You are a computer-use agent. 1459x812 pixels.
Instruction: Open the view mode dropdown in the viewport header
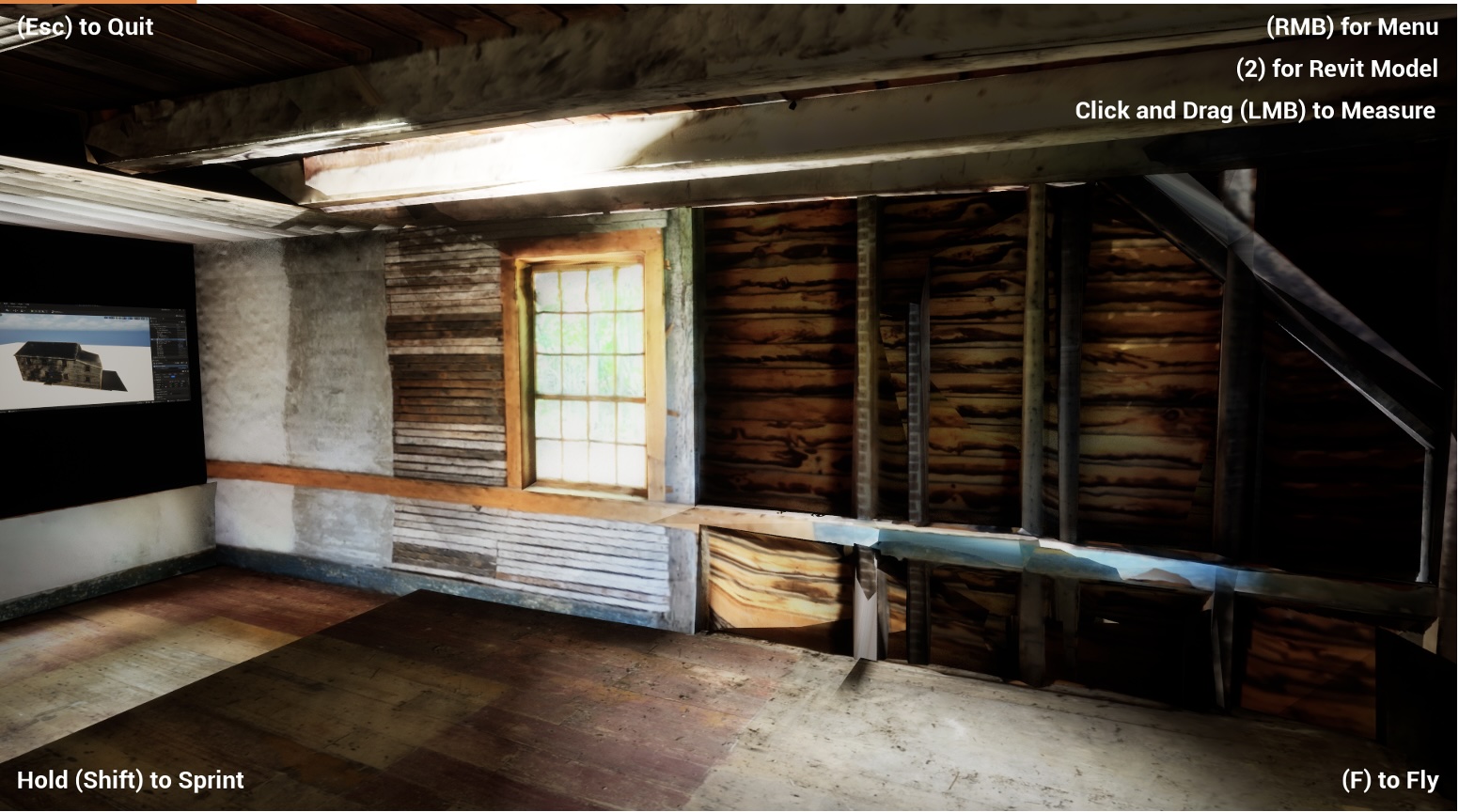click(106, 317)
